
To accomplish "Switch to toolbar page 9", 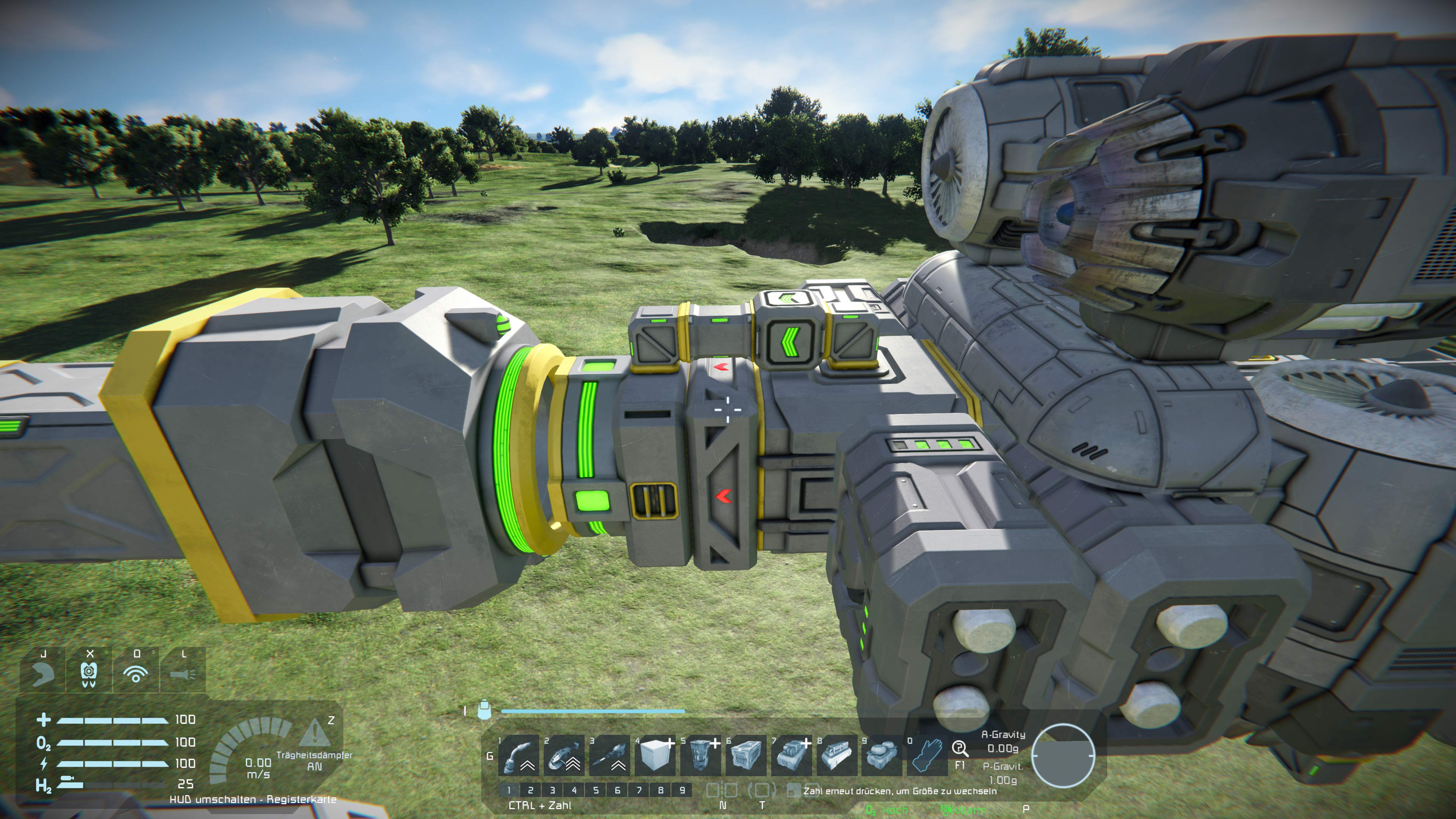I will coord(682,790).
